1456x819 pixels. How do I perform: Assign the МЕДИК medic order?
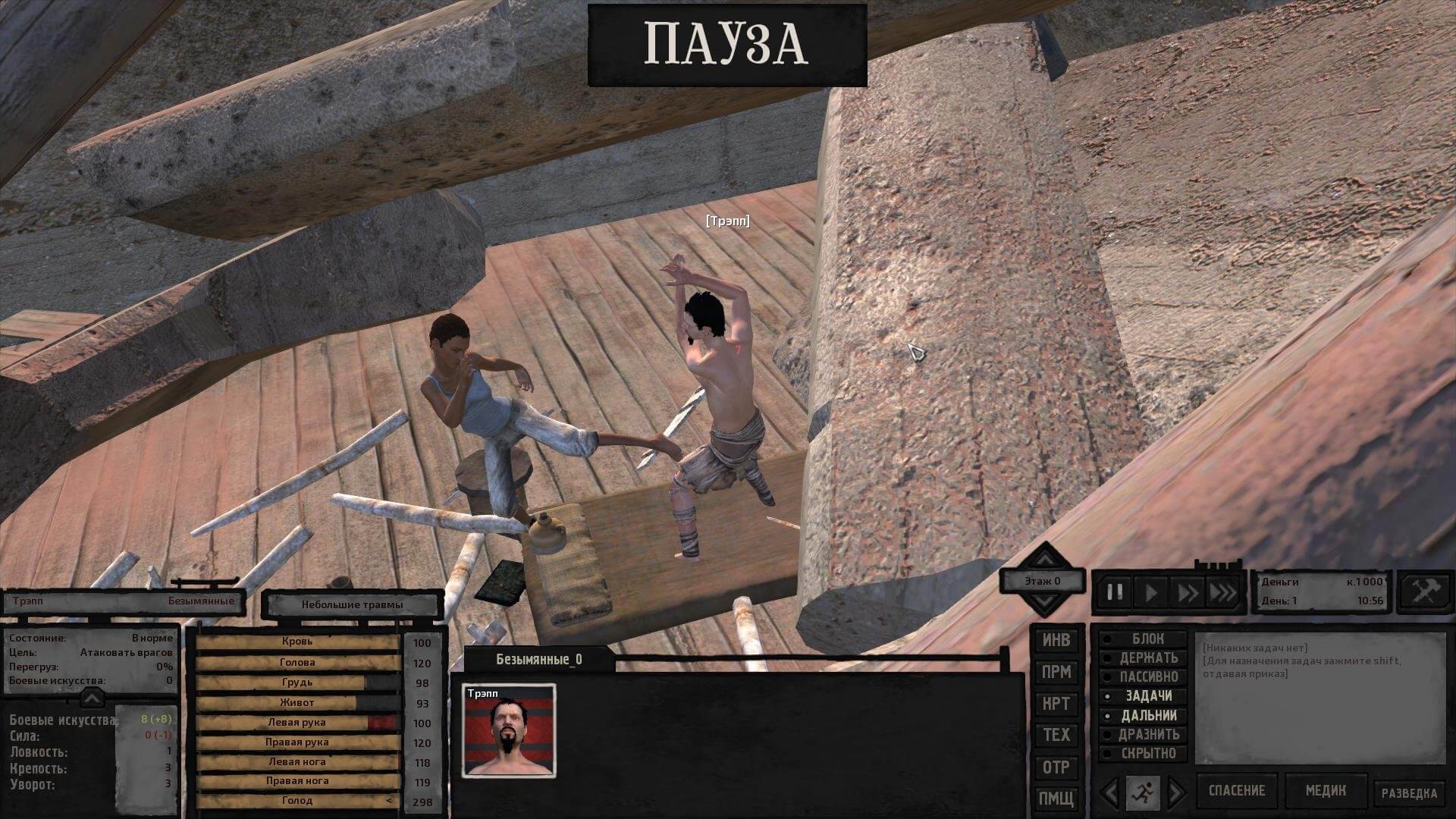[x=1326, y=791]
